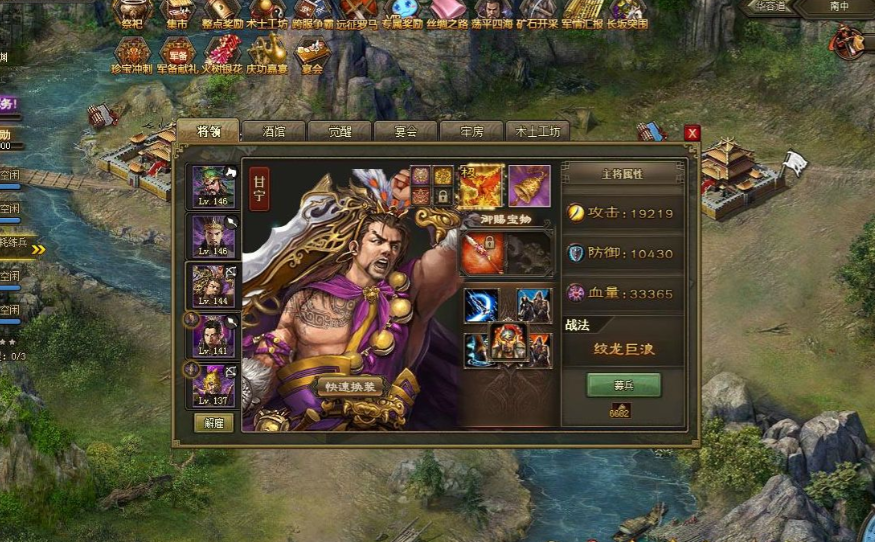Open the 火树银花 event icon
Image resolution: width=875 pixels, height=542 pixels.
(x=221, y=52)
